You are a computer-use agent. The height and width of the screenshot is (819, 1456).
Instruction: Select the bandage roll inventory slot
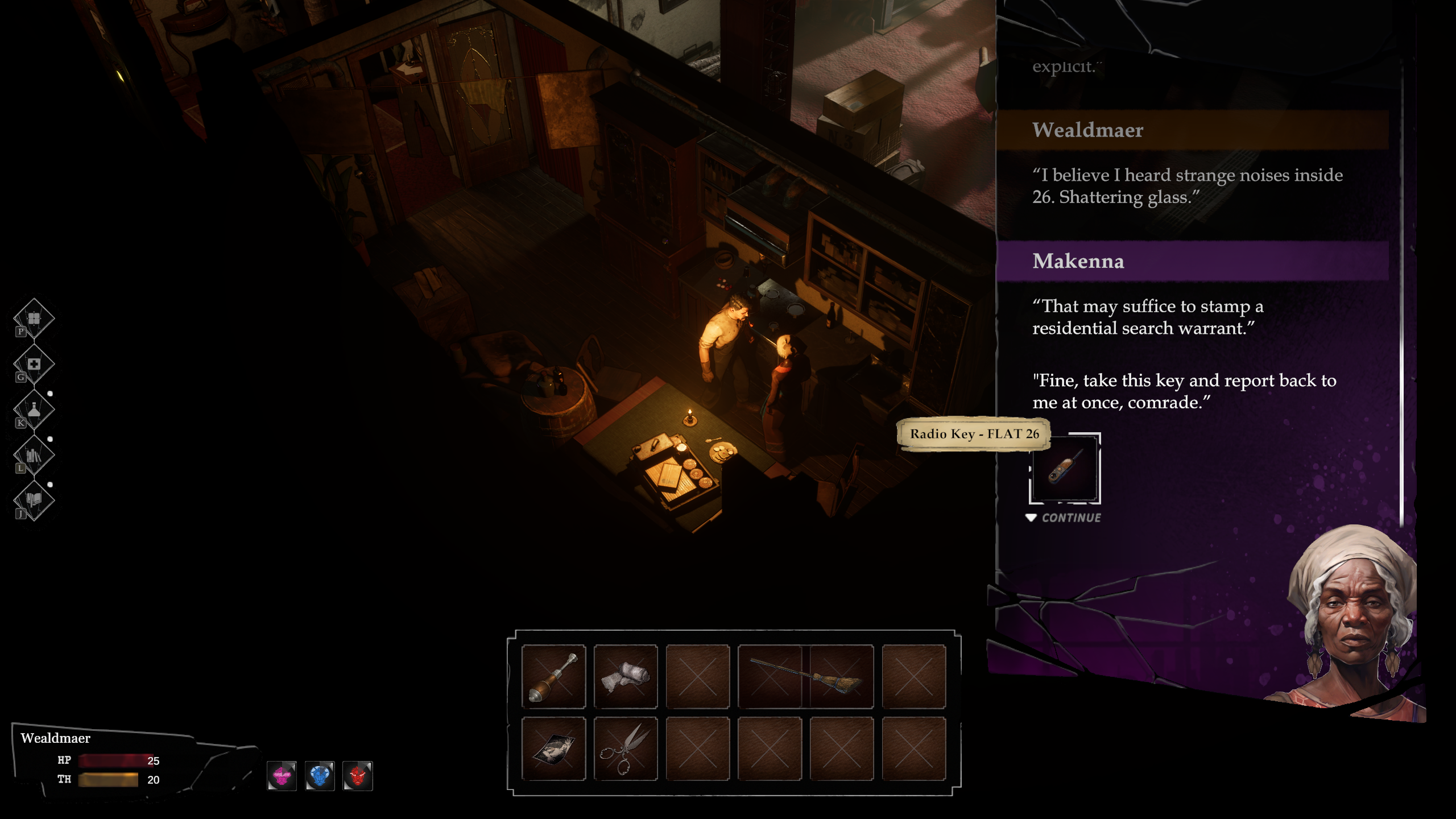click(x=626, y=677)
